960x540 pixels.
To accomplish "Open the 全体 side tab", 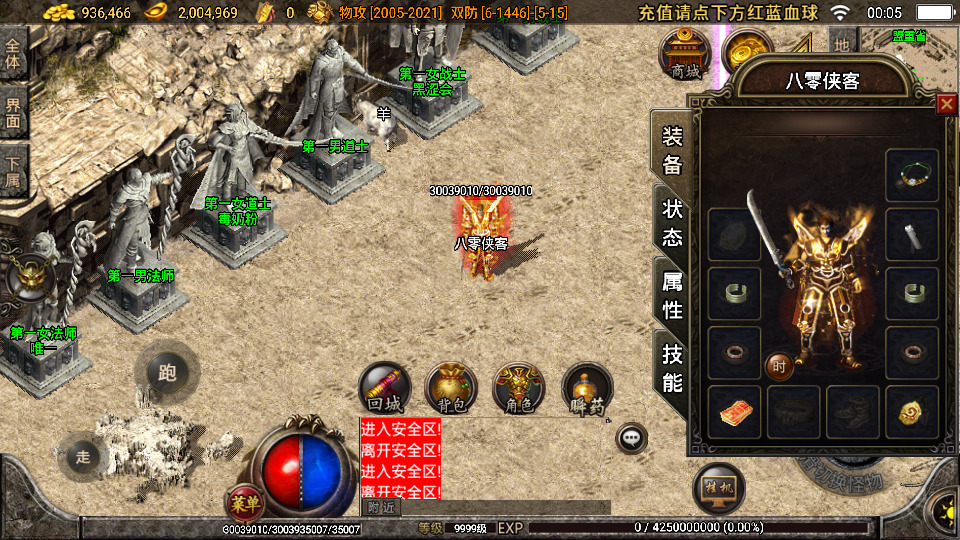I will [x=13, y=53].
